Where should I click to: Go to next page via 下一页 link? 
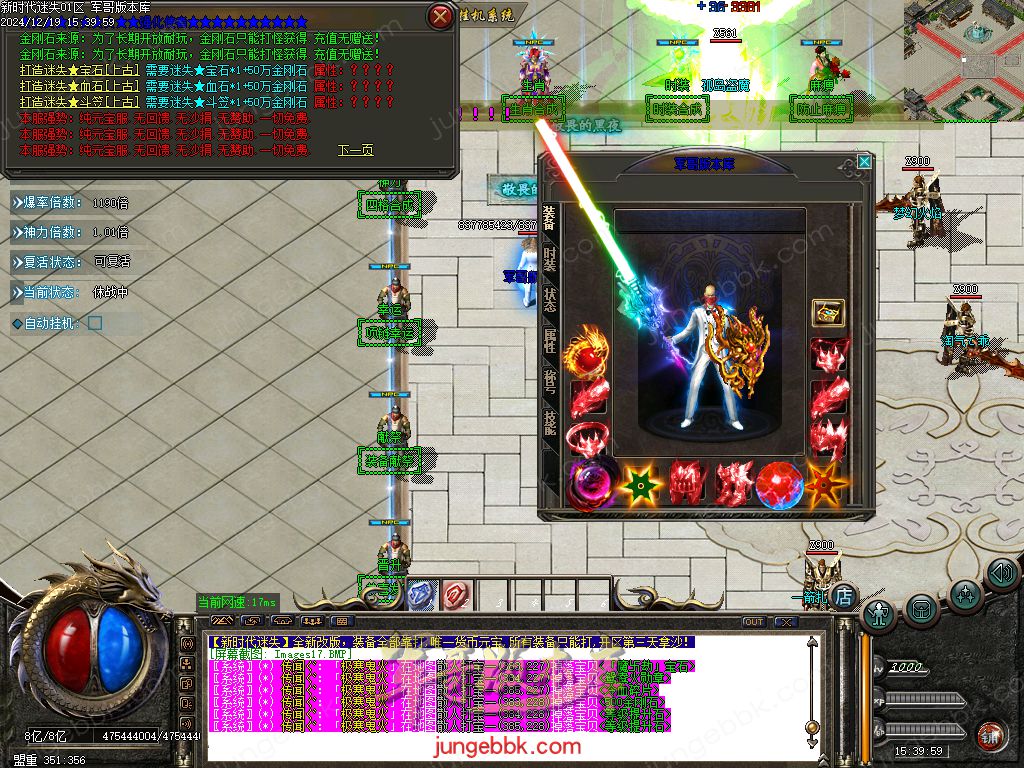pos(355,150)
